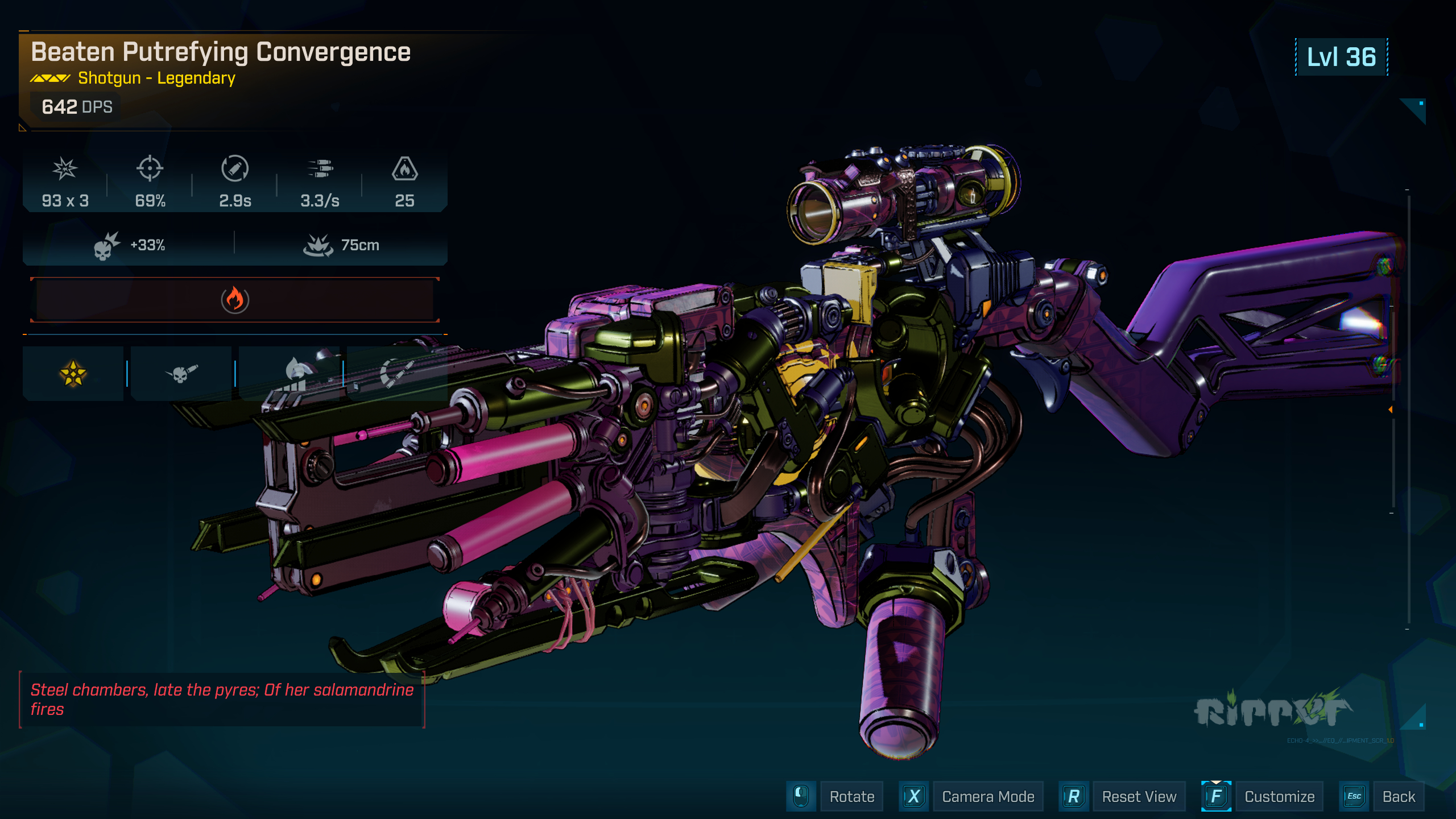Open Customize with the F button
The width and height of the screenshot is (1456, 819).
click(x=1279, y=796)
